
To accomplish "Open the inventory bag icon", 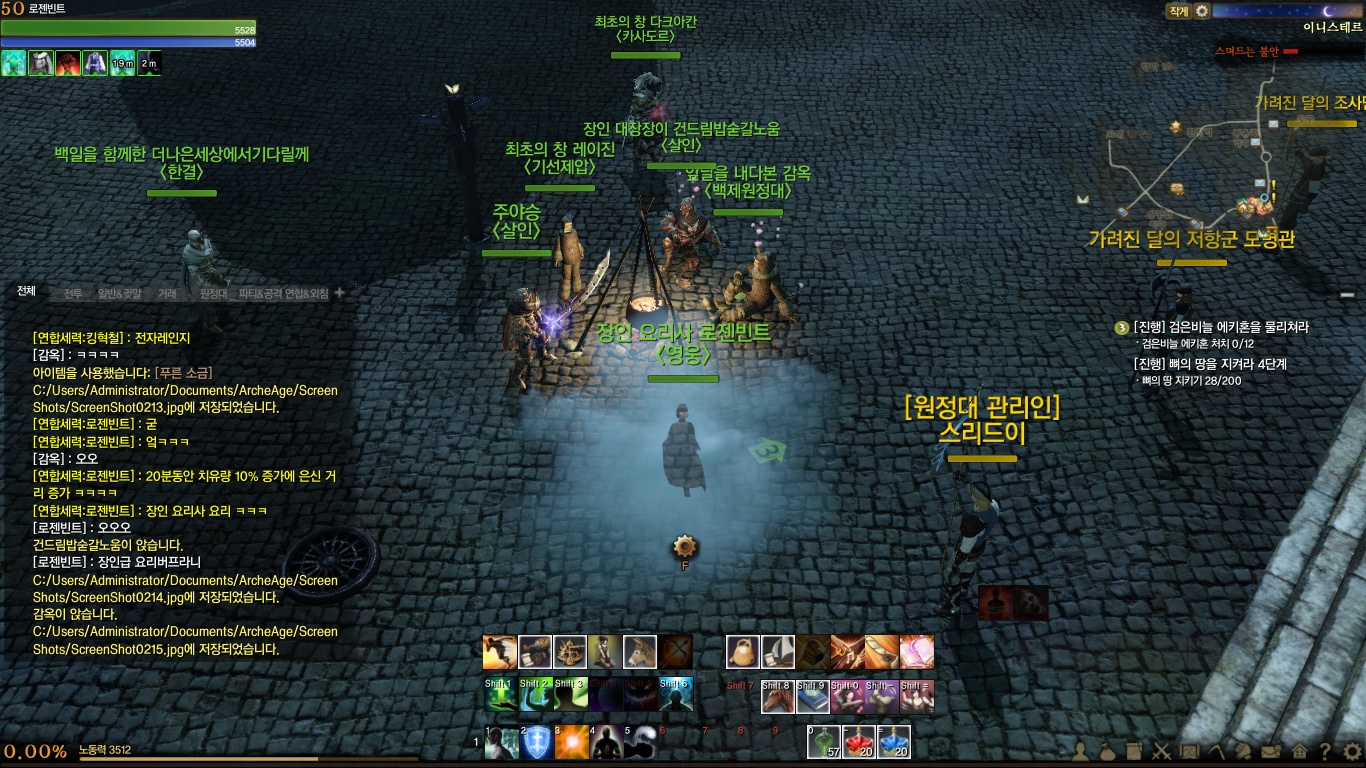I will coord(1108,750).
